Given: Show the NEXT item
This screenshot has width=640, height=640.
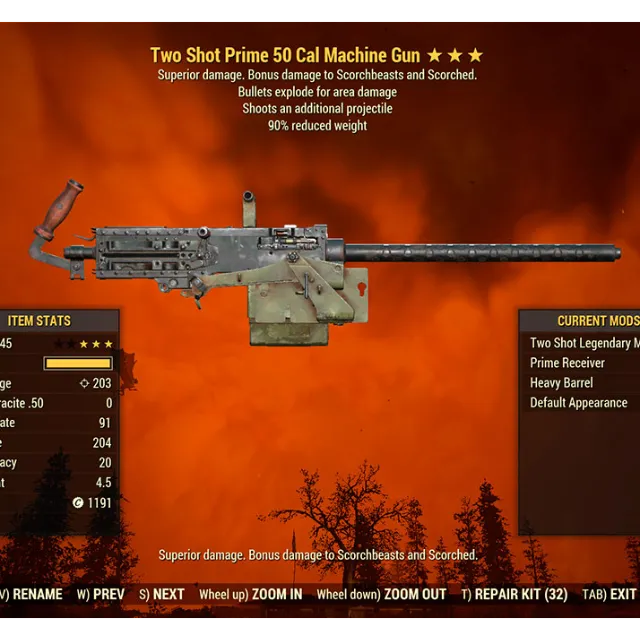Looking at the screenshot, I should point(162,594).
